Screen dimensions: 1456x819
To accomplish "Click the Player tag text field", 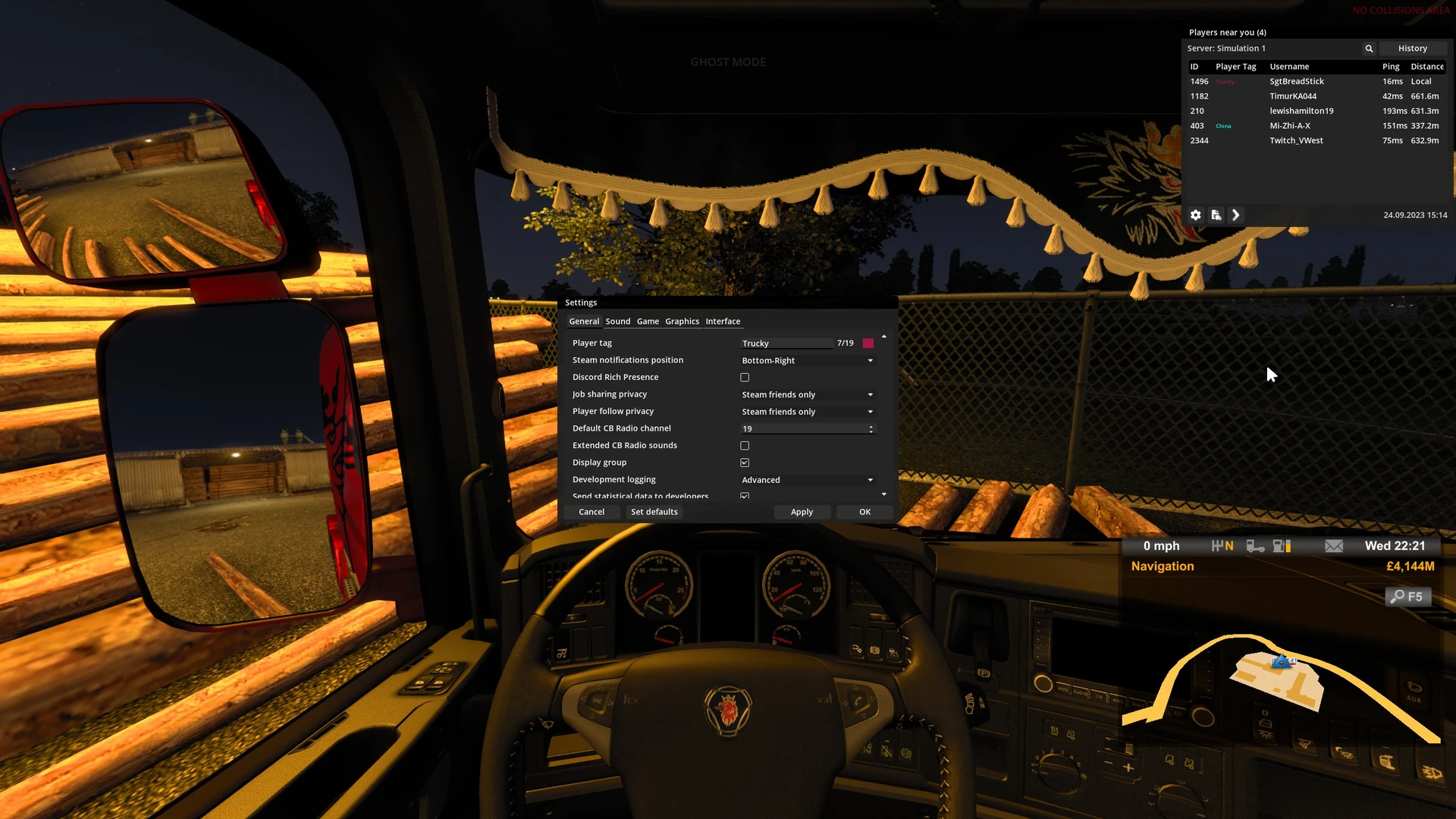I will (x=785, y=344).
